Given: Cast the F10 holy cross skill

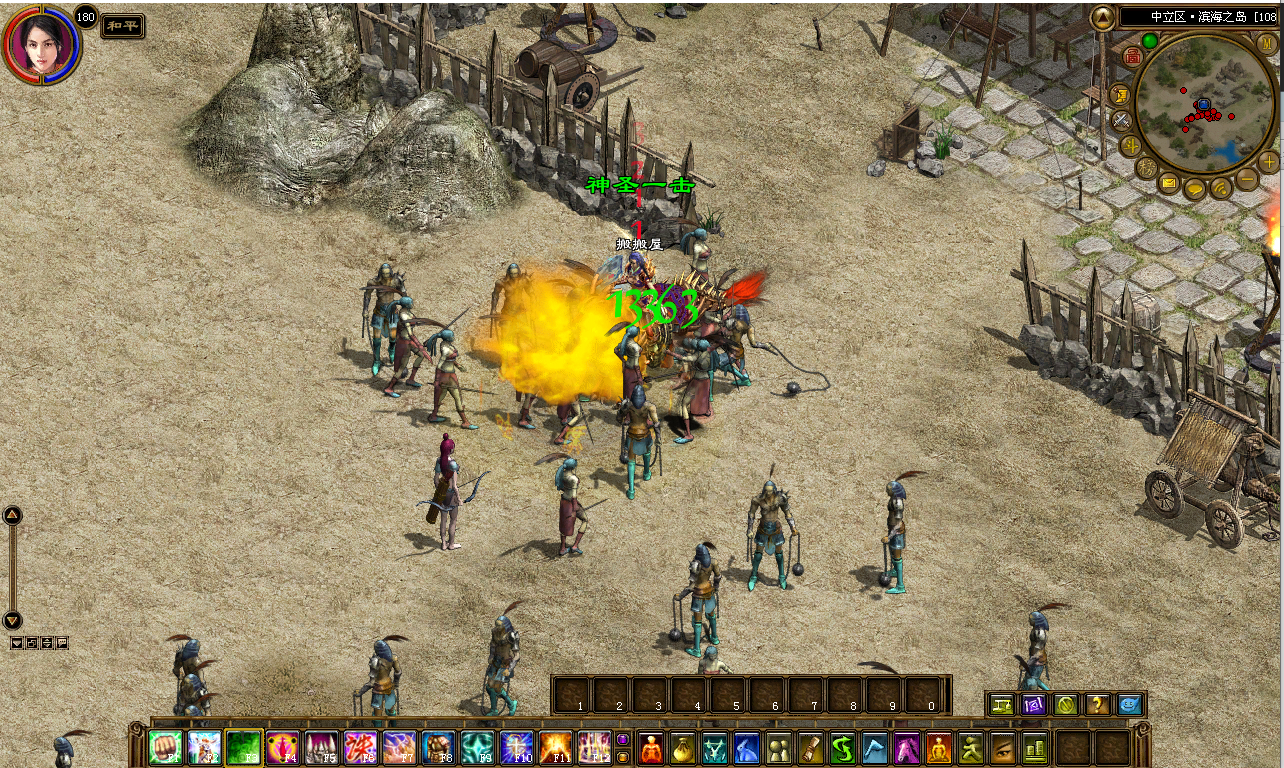Looking at the screenshot, I should 517,747.
